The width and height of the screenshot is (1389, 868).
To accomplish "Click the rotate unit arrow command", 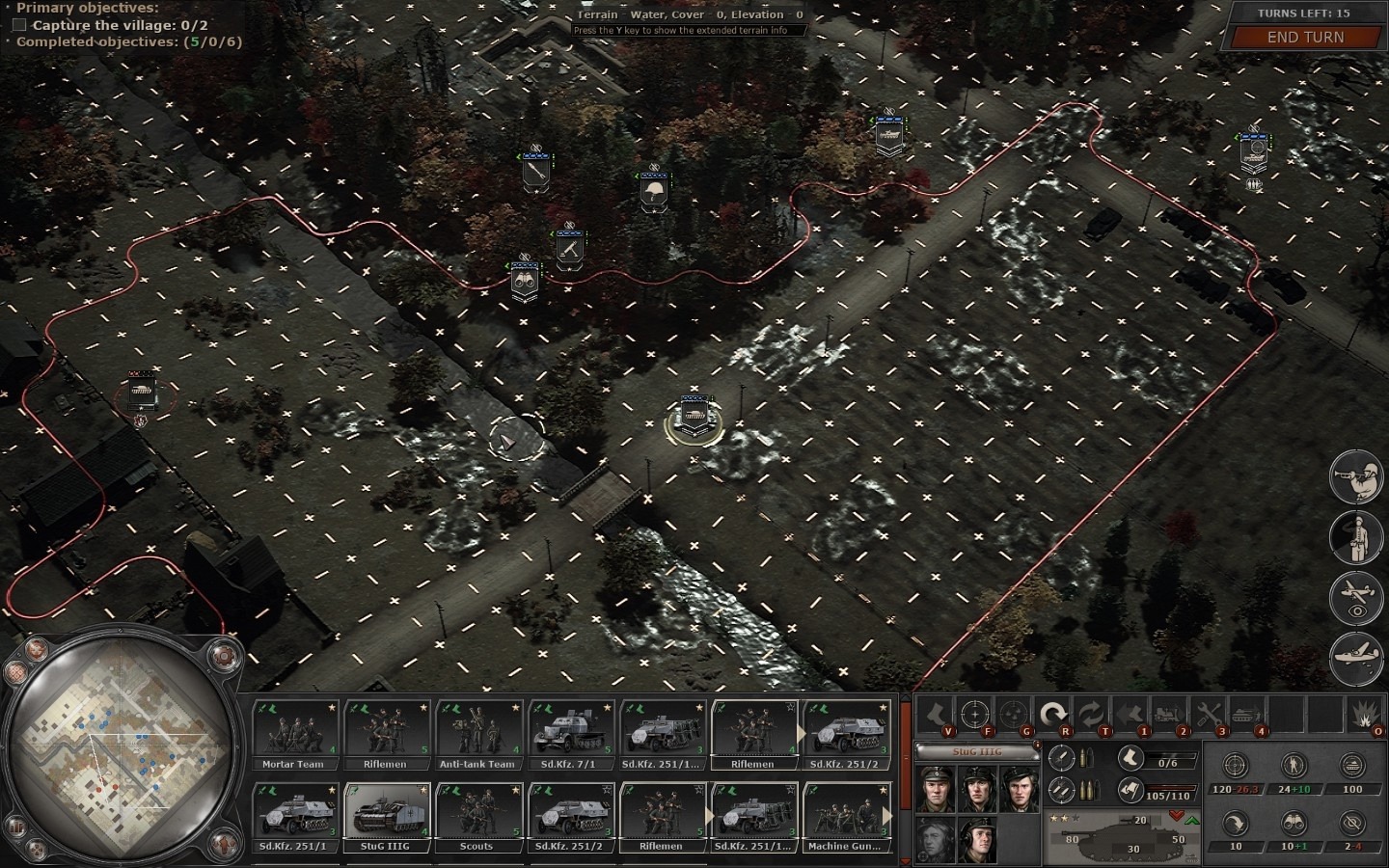I will (x=1053, y=715).
